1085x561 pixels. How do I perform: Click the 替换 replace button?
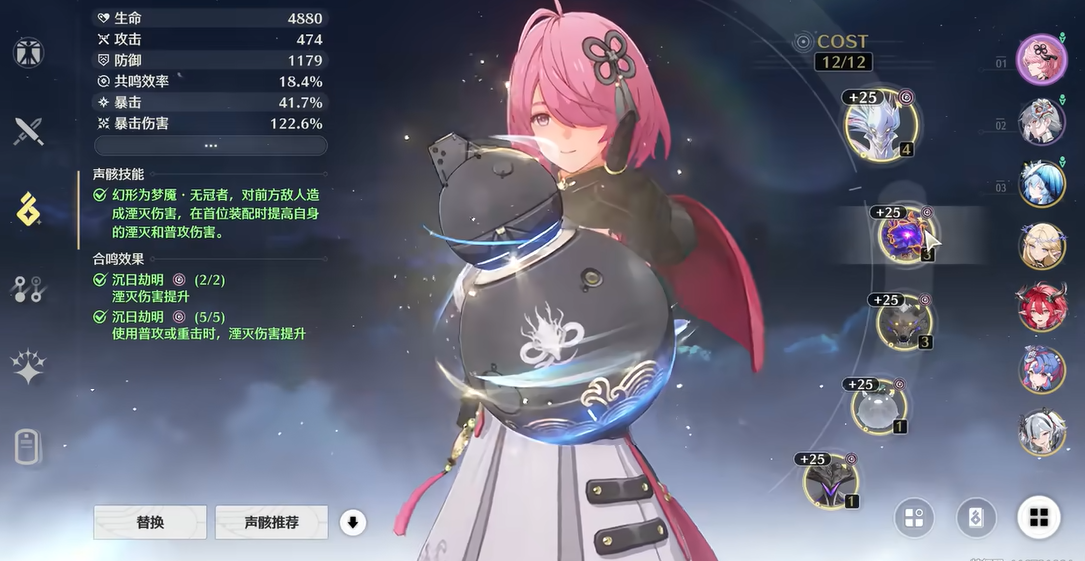(x=150, y=522)
